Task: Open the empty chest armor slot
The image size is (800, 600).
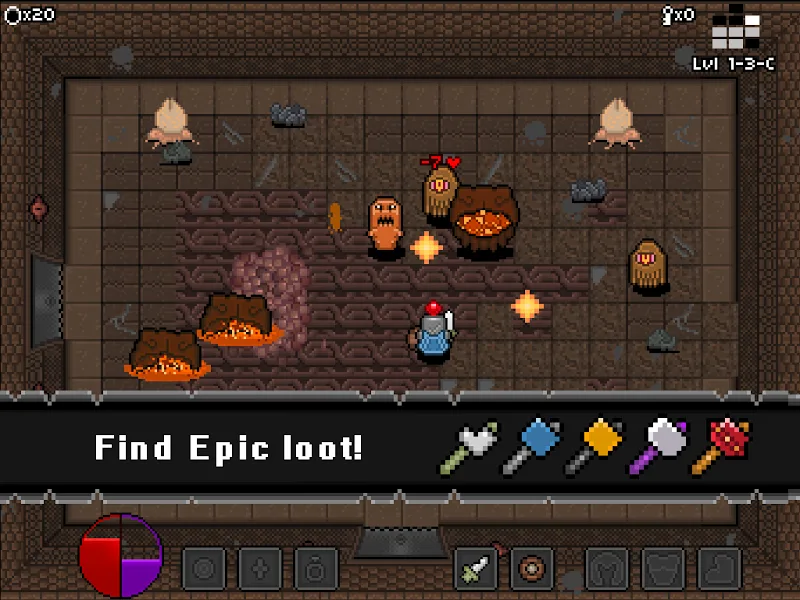Action: click(662, 569)
